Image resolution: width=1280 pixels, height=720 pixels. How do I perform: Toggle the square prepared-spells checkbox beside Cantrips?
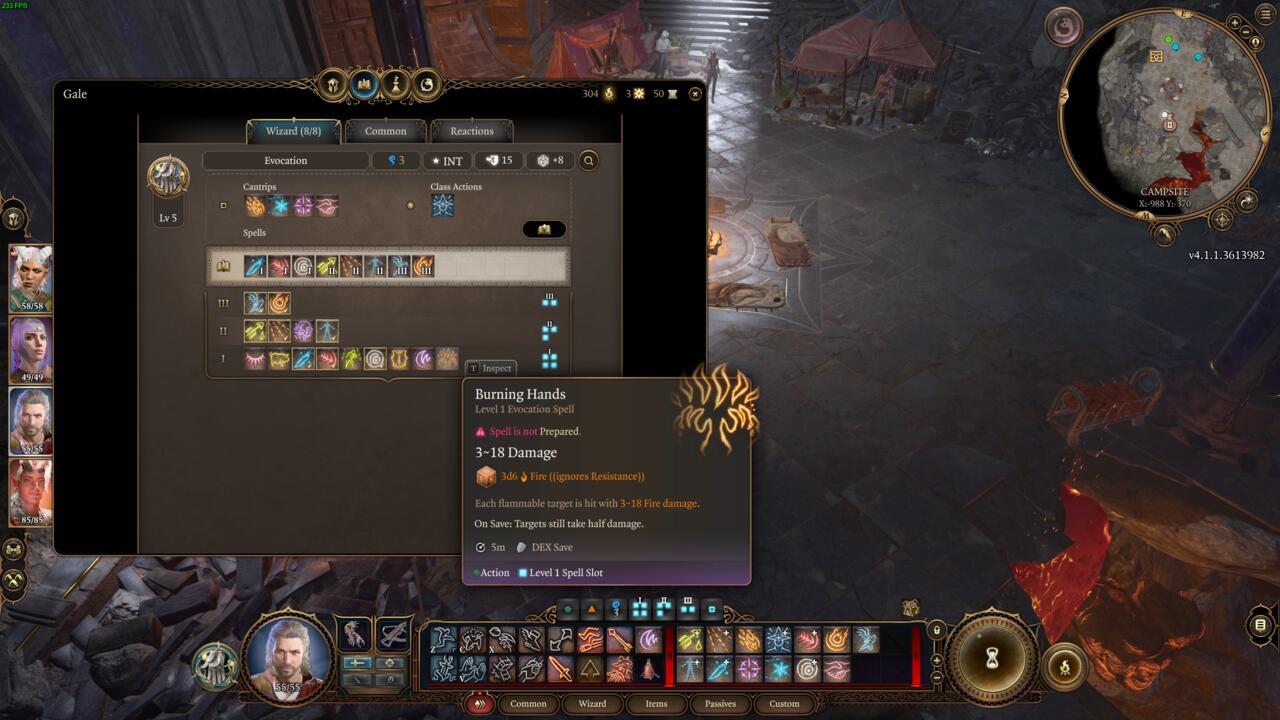[x=224, y=205]
